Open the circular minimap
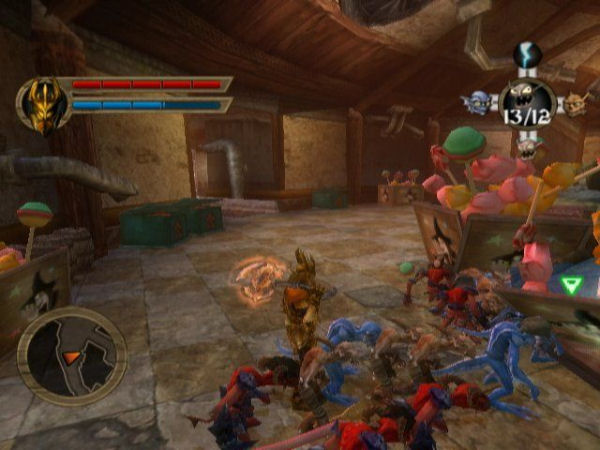The image size is (600, 450). [x=71, y=356]
